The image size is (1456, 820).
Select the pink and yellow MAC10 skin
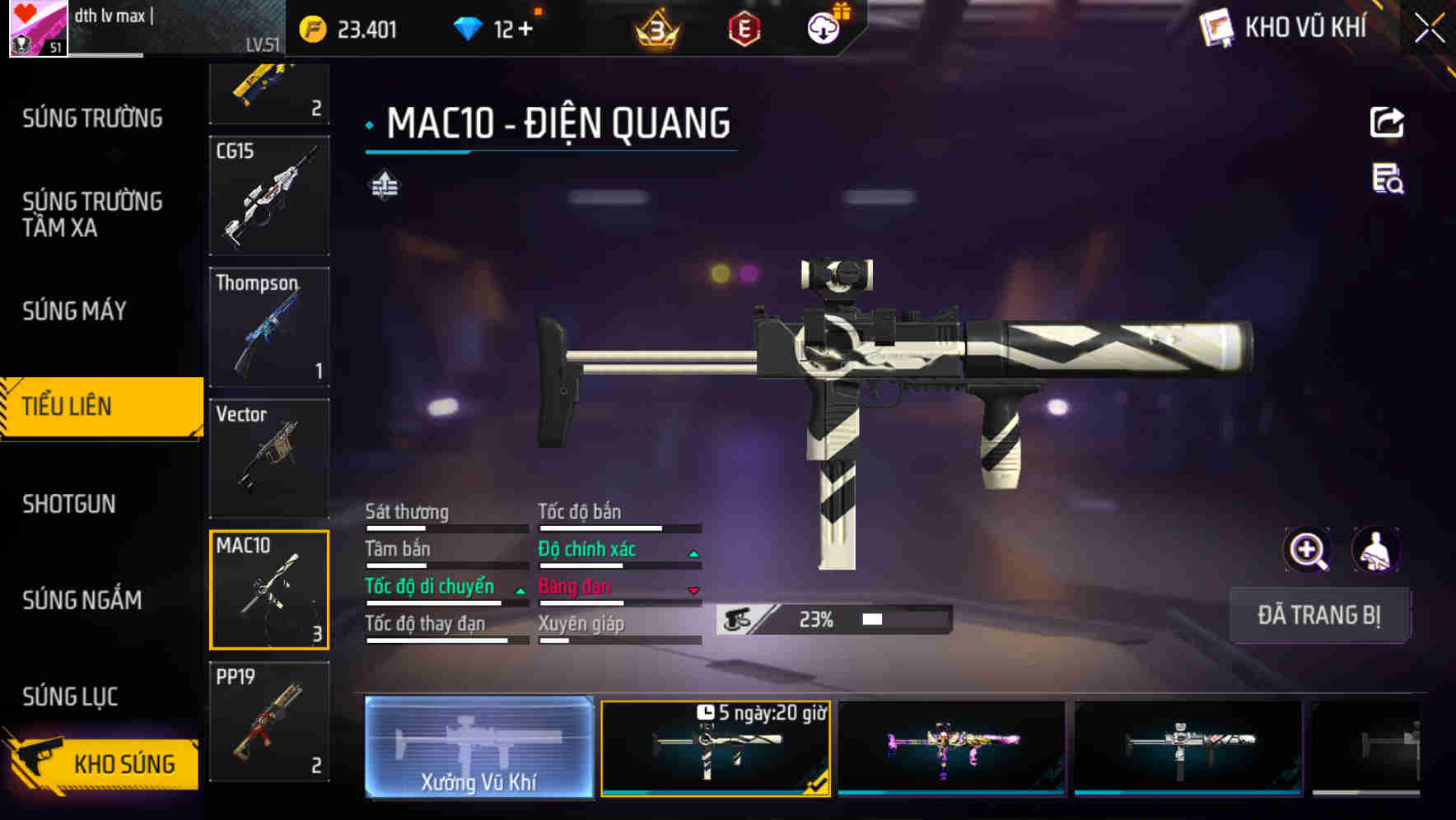[x=951, y=748]
